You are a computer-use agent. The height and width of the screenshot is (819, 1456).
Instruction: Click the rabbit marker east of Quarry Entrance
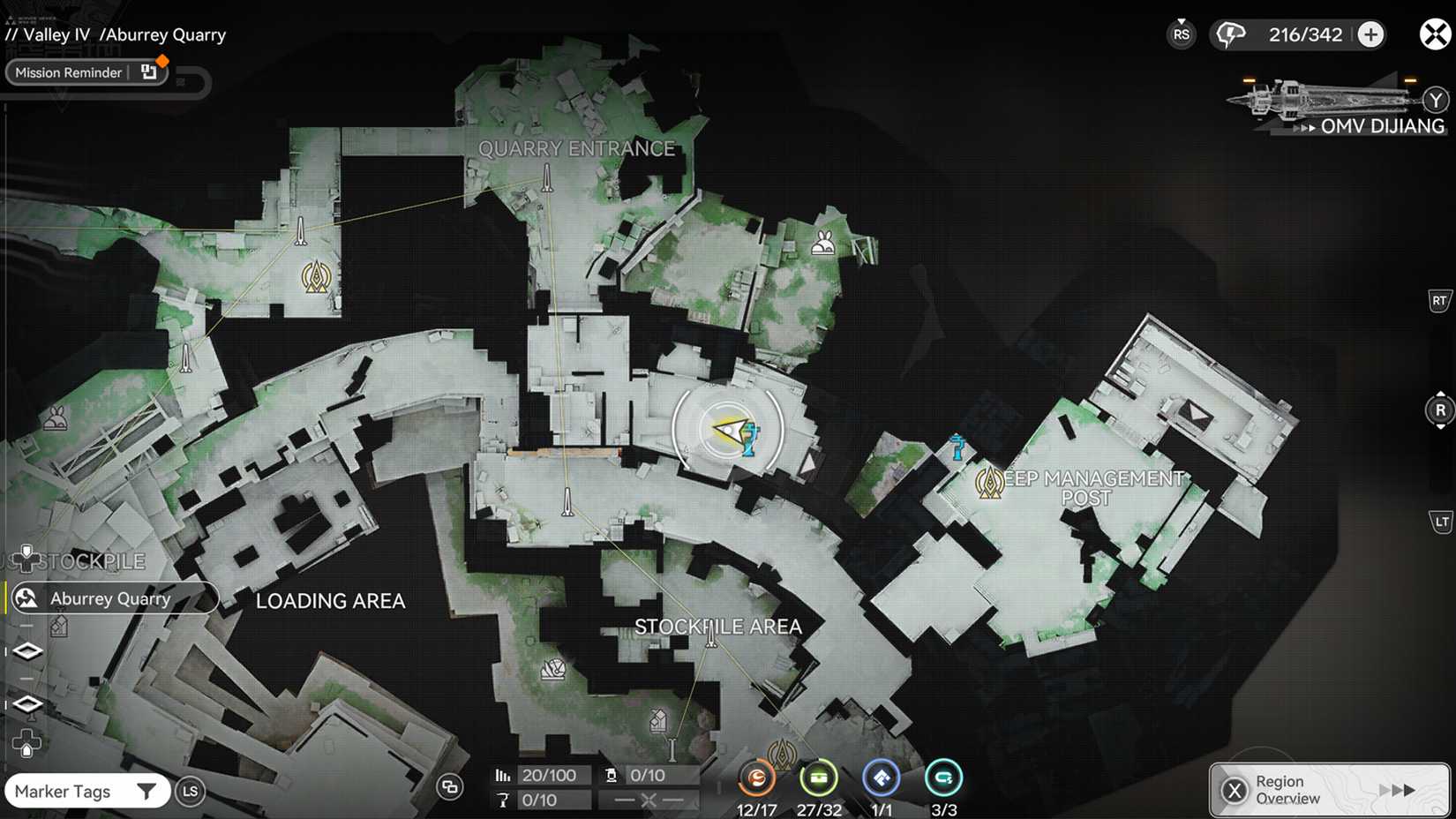[x=823, y=241]
